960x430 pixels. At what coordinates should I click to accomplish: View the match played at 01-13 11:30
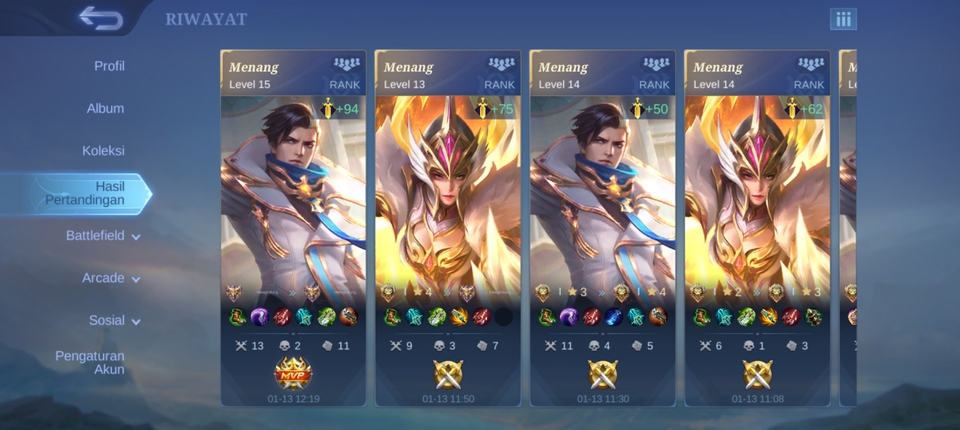602,228
